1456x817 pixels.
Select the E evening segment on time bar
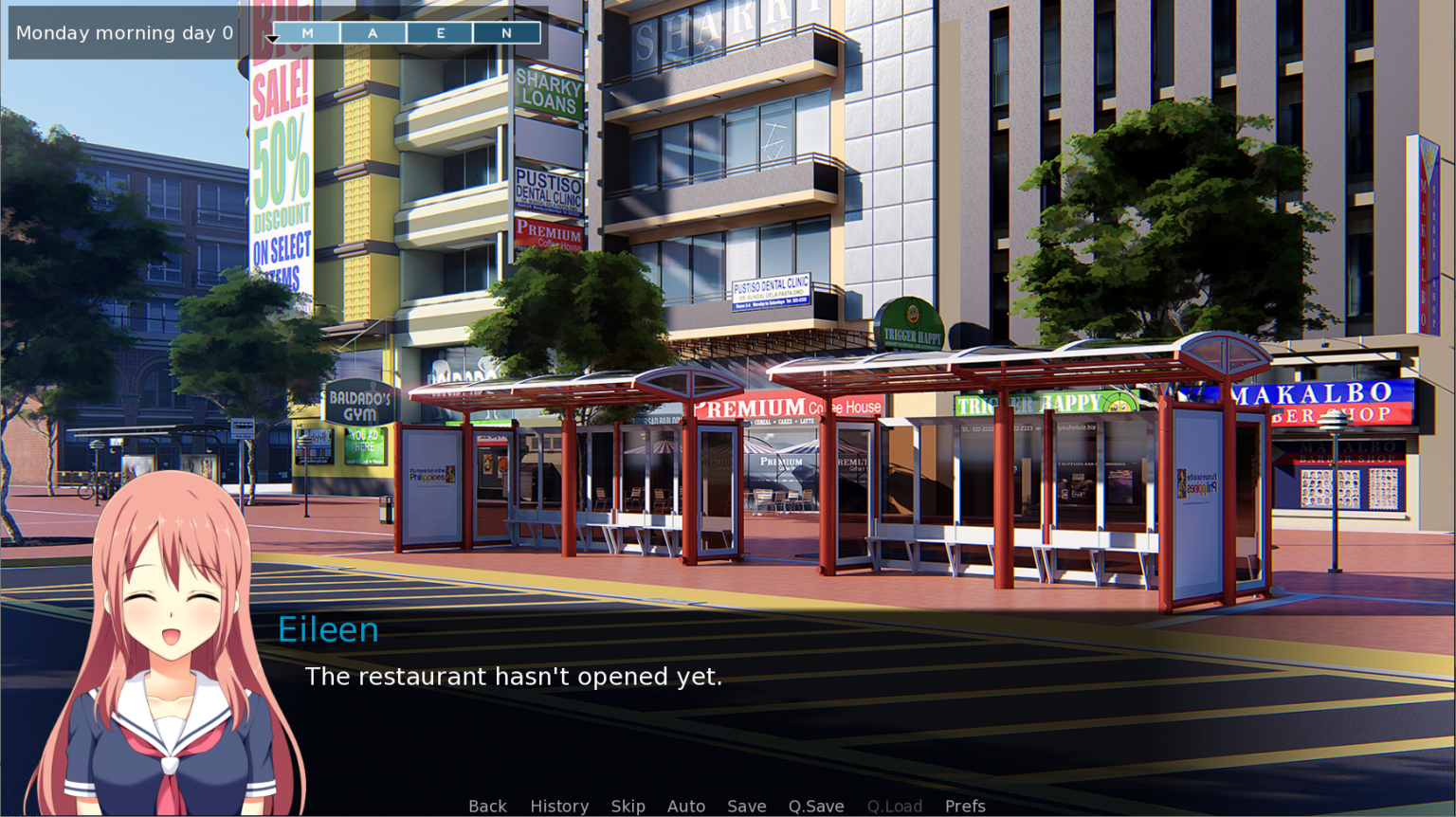(x=439, y=32)
